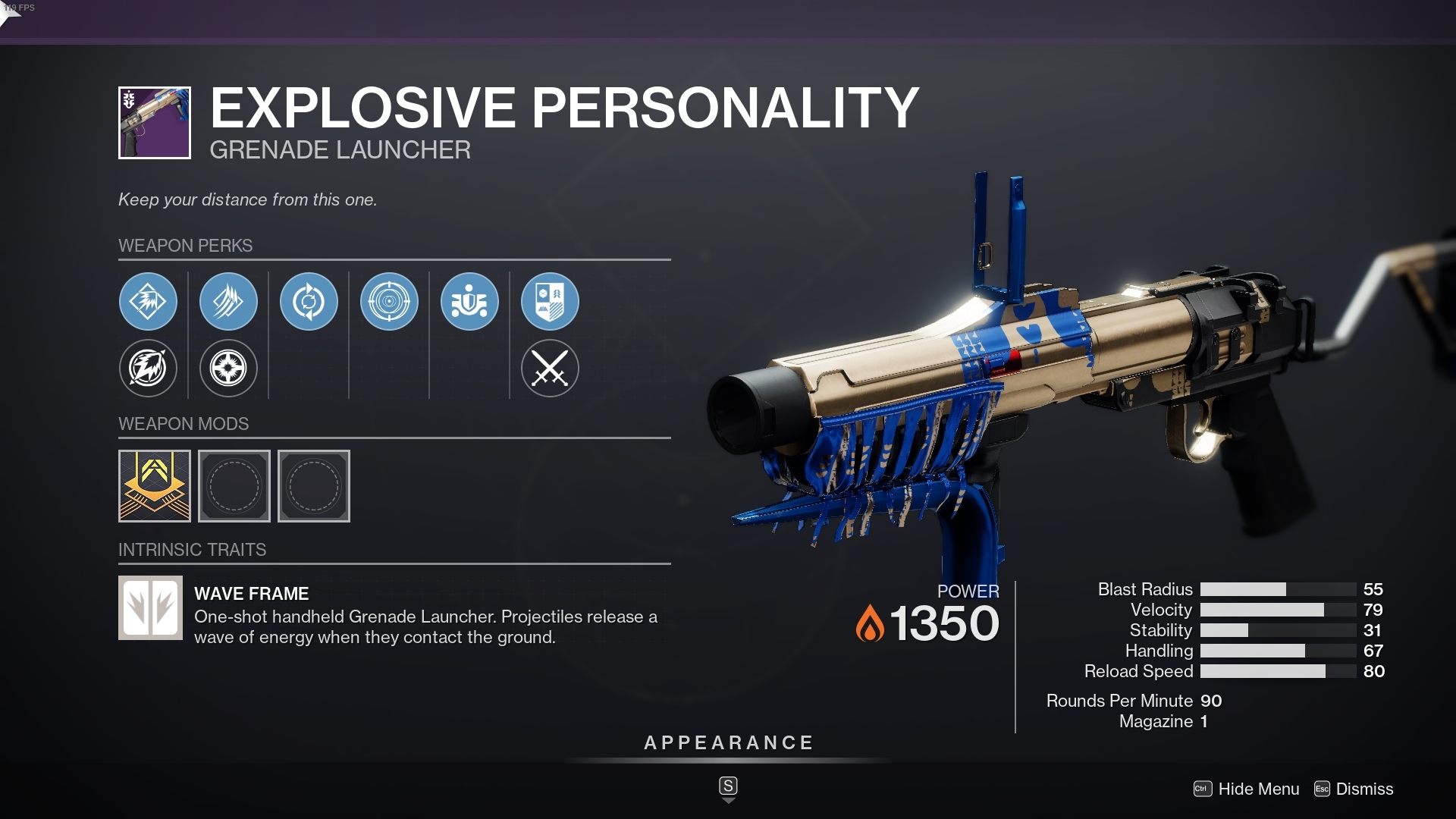Select the Frenzy trait perk icon
This screenshot has height=819, width=1456.
[x=469, y=301]
